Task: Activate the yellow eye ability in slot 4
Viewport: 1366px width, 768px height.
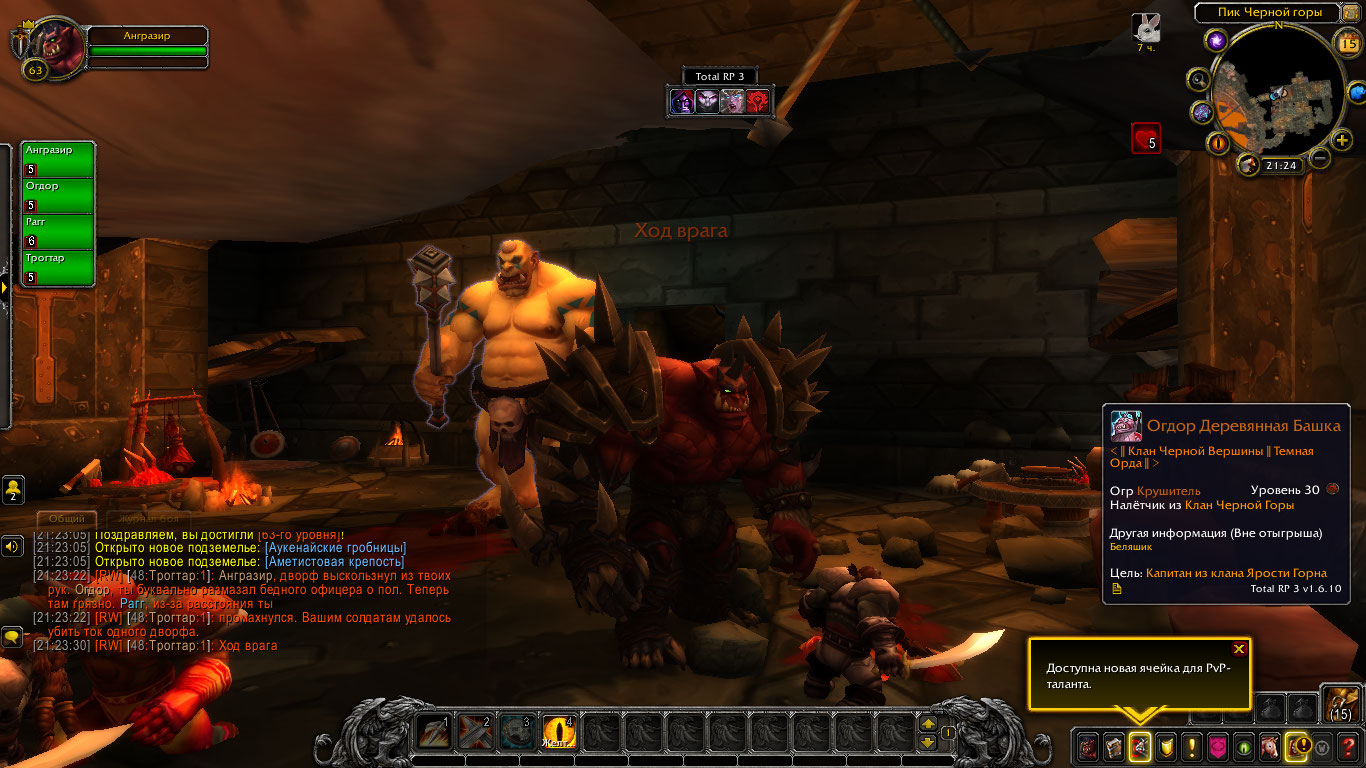Action: 558,733
